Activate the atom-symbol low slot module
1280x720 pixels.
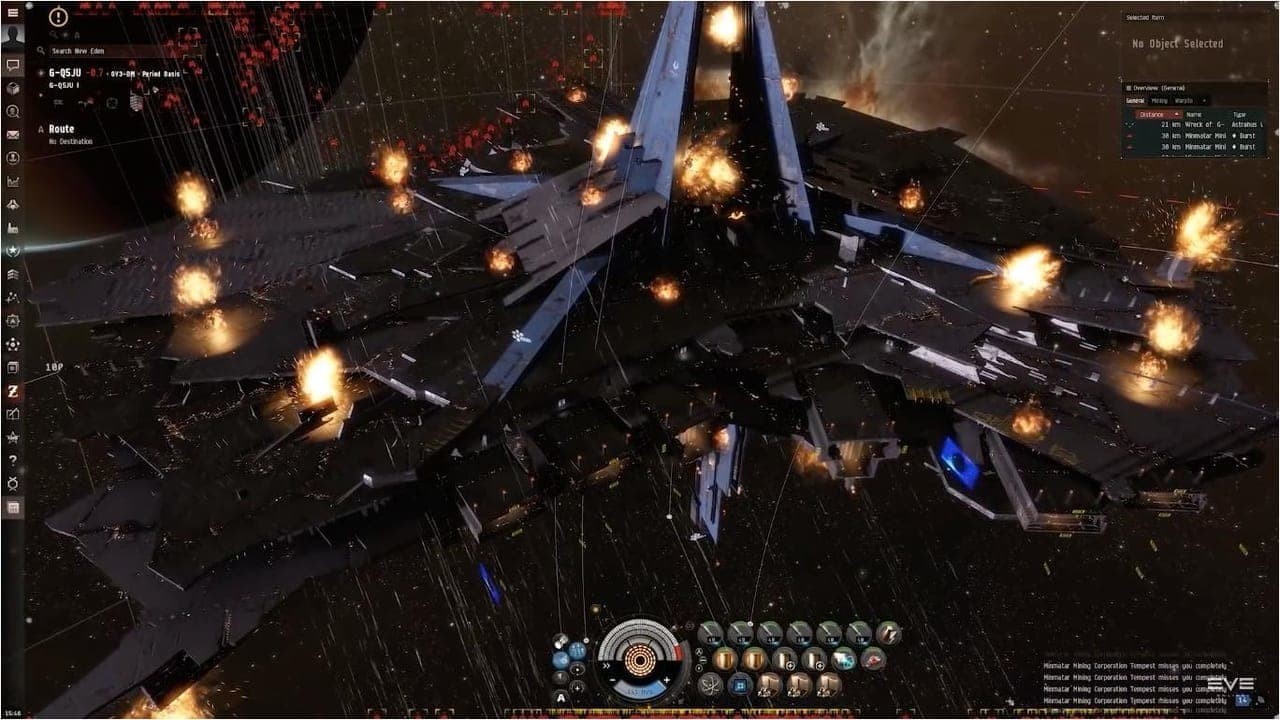[x=711, y=685]
